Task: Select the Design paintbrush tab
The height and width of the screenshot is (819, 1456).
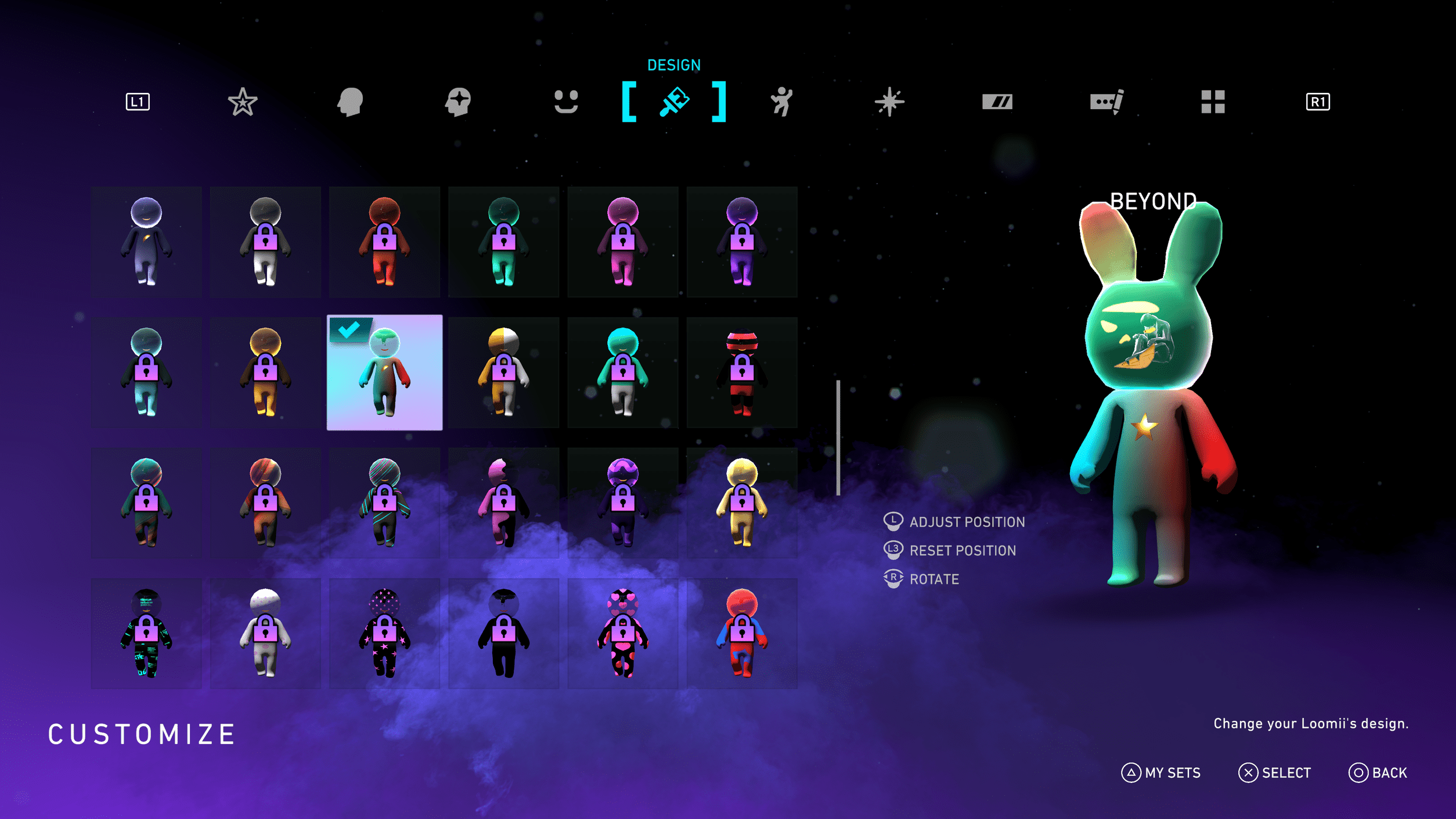Action: point(673,102)
